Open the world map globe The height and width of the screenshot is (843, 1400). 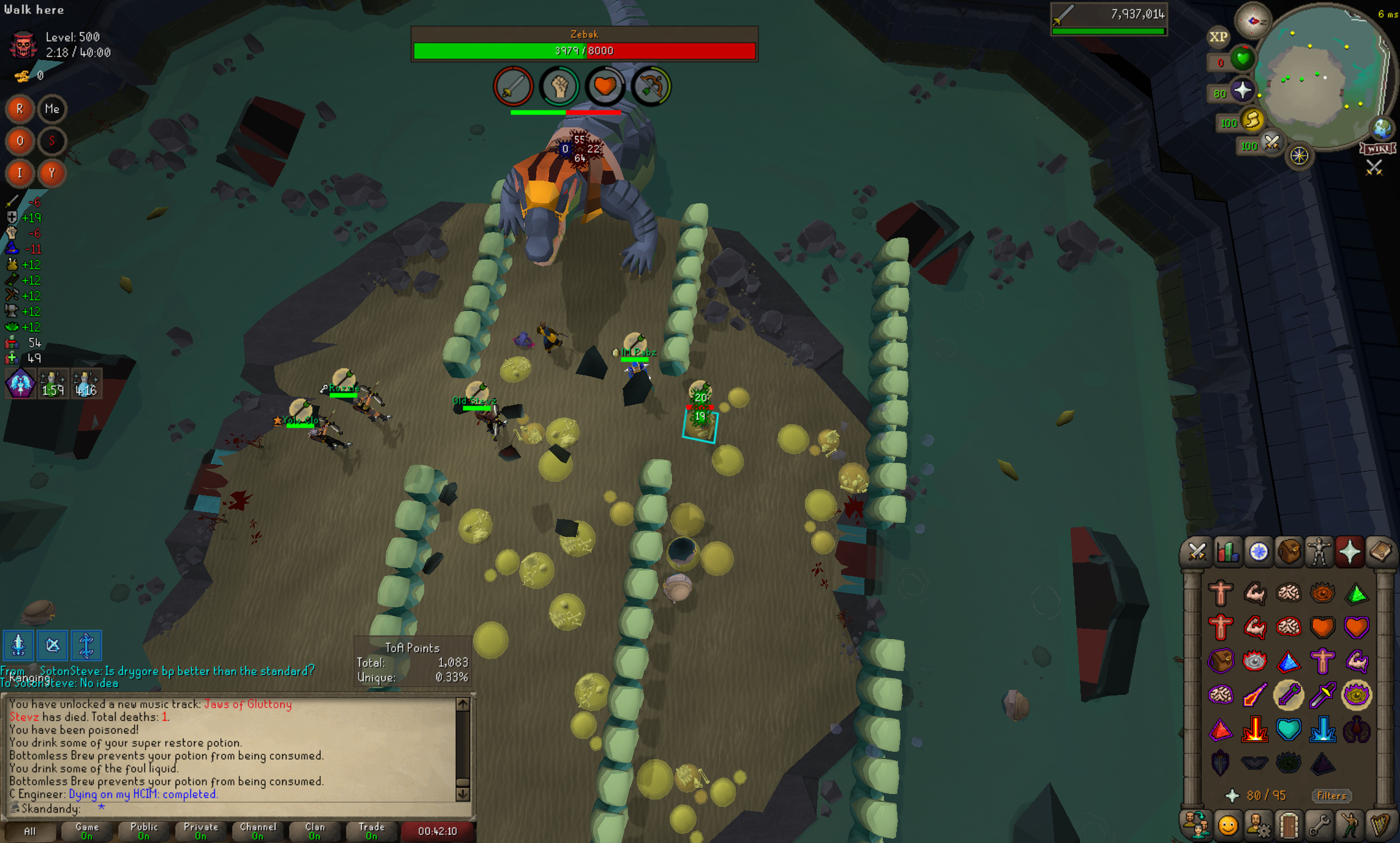click(1382, 129)
